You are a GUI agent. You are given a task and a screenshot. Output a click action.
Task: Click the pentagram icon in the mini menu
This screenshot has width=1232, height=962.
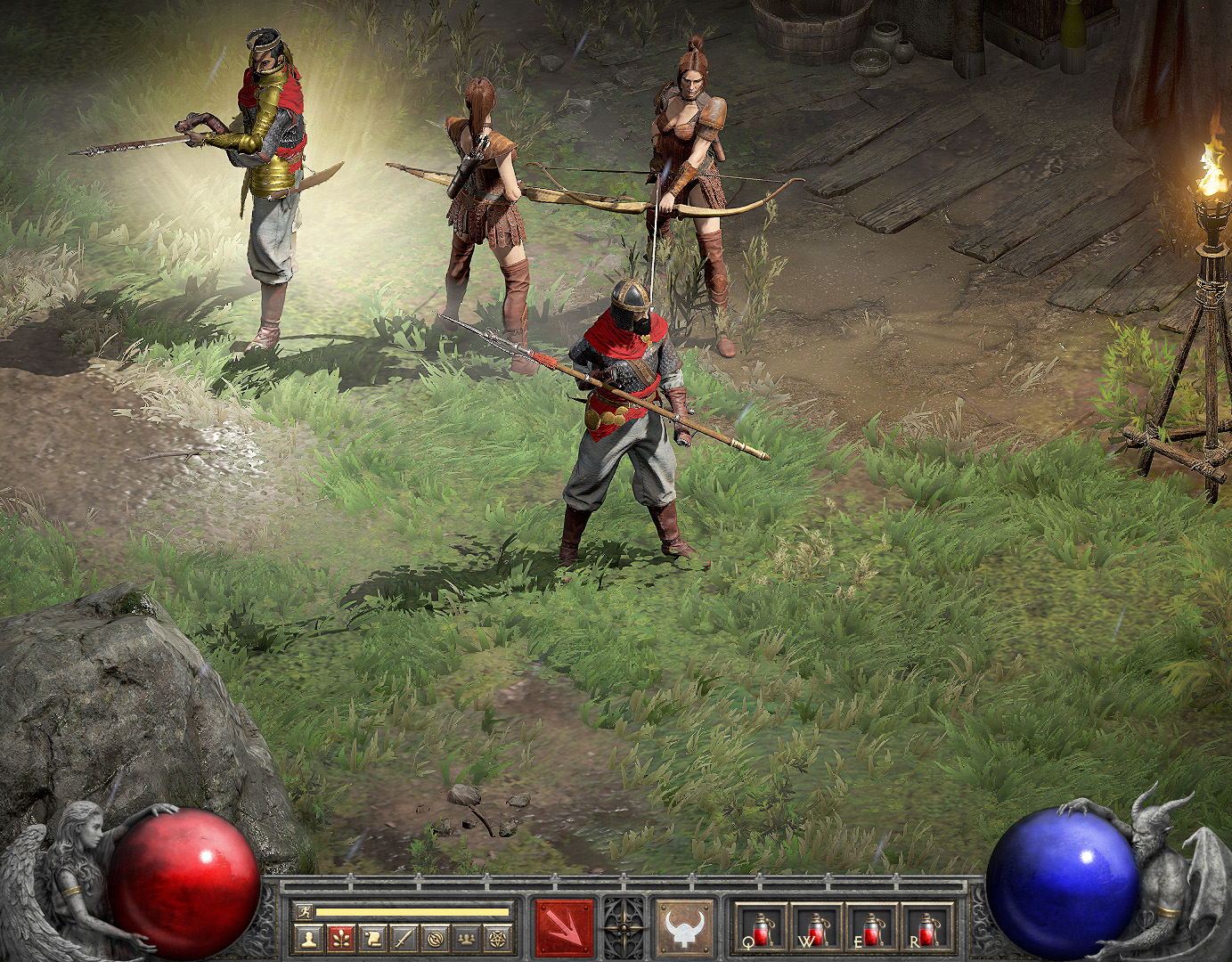[x=496, y=938]
